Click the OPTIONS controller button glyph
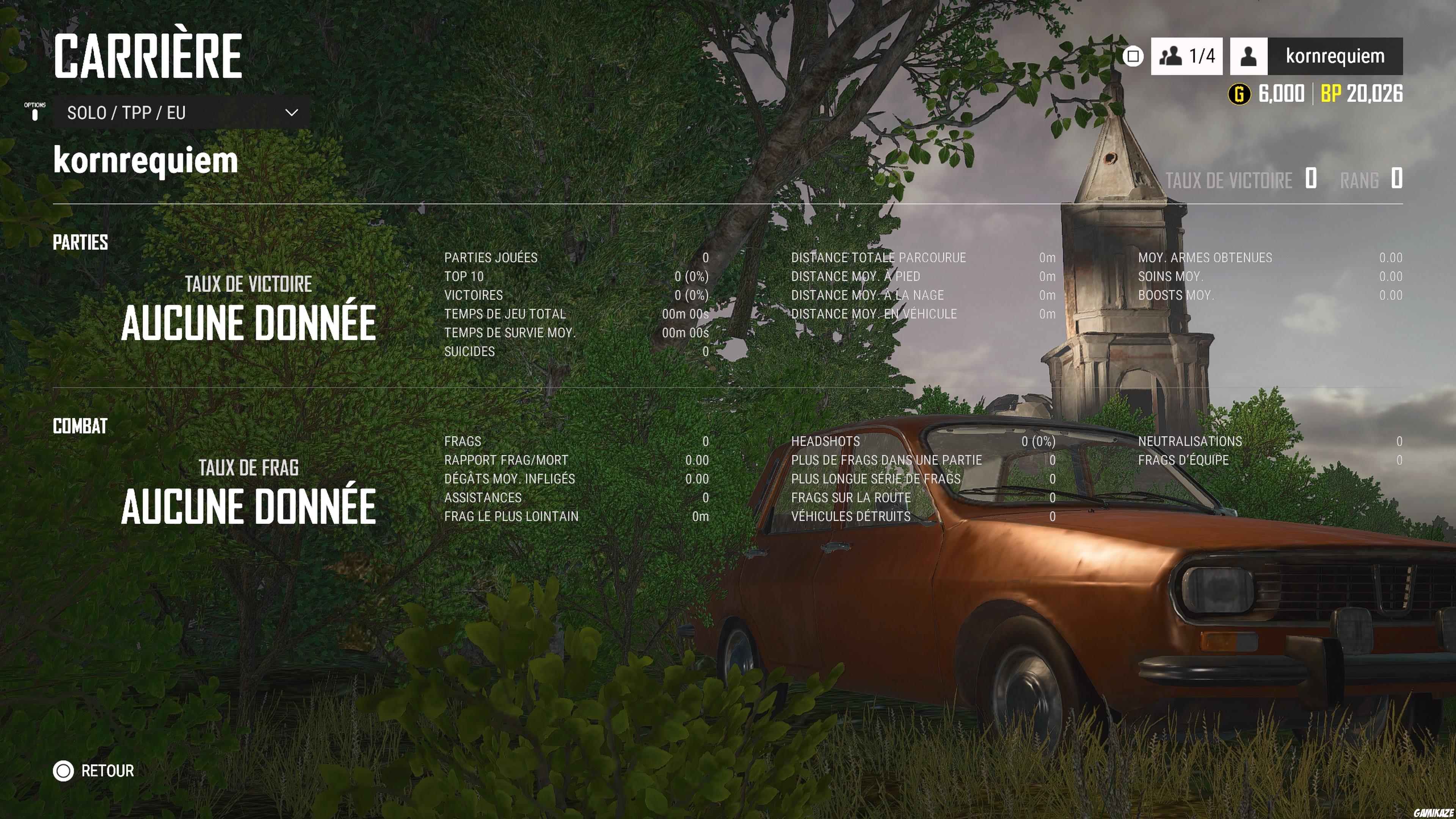 click(x=35, y=111)
